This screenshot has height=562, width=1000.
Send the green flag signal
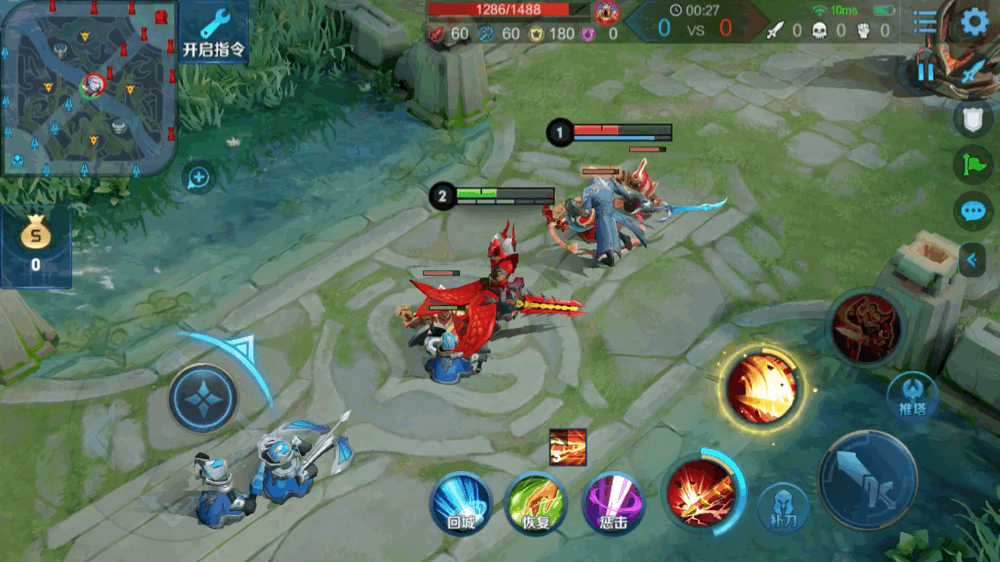tap(973, 165)
